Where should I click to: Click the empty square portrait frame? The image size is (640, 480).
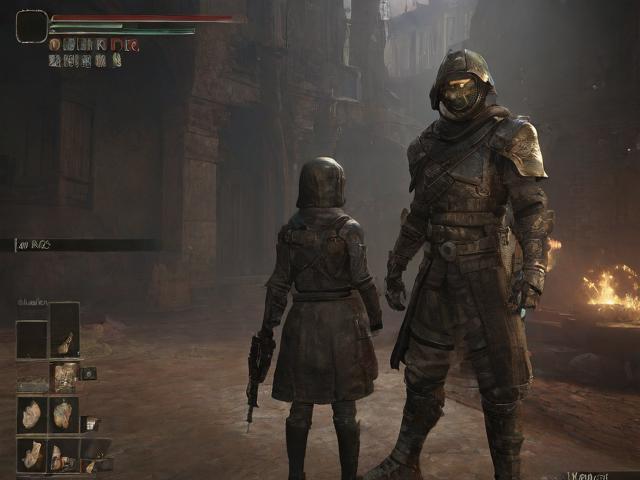pos(32,26)
